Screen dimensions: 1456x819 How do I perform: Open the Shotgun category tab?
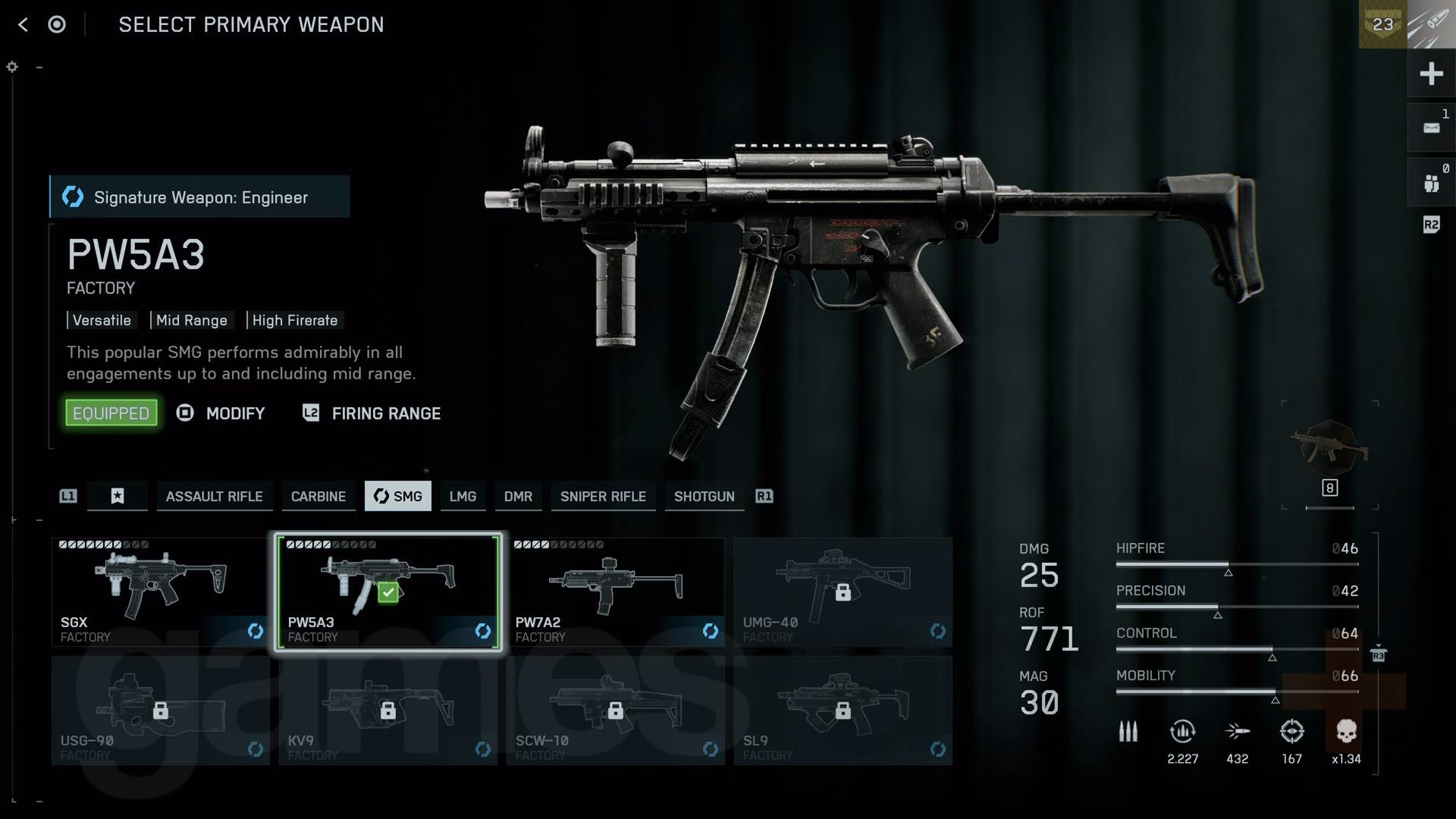[x=704, y=496]
